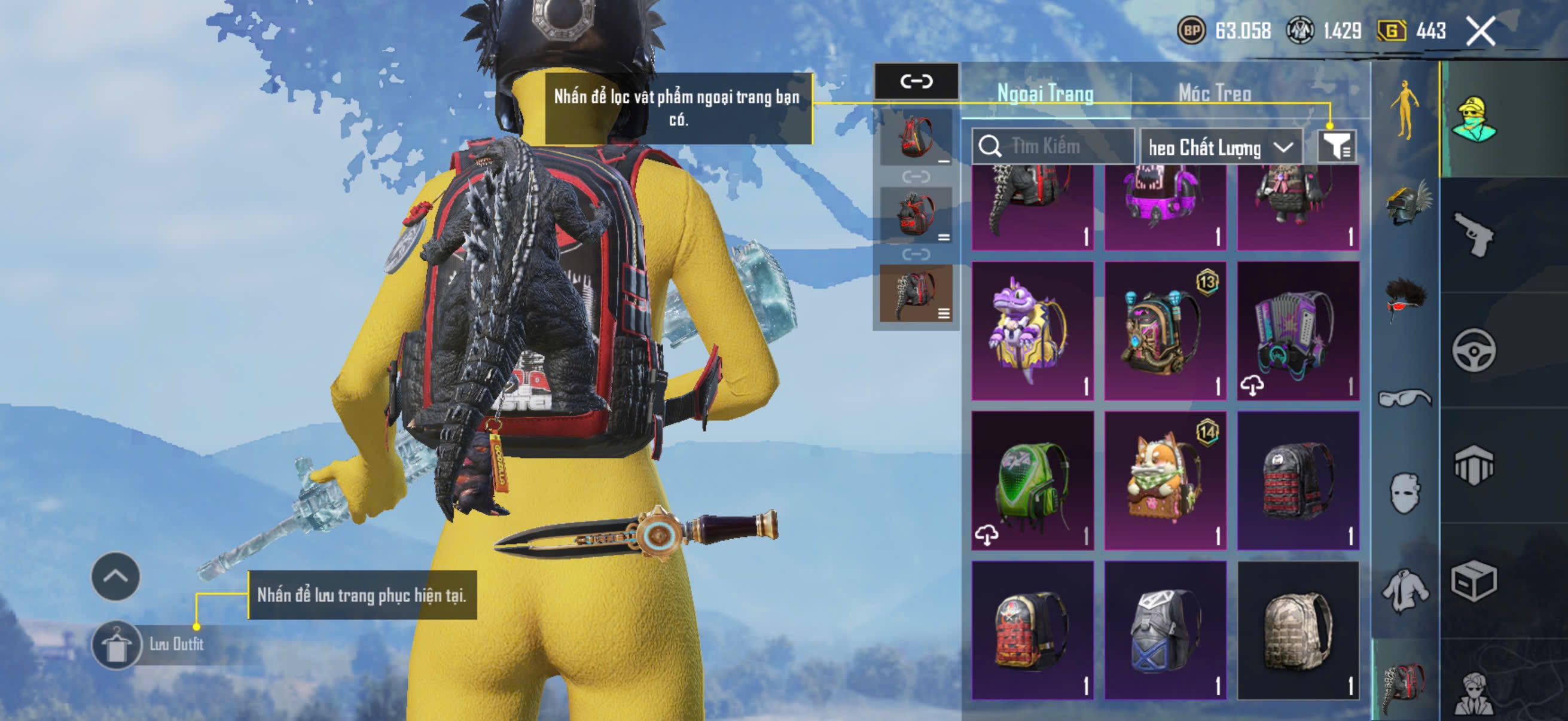Image resolution: width=1568 pixels, height=721 pixels.
Task: Choose the level 13 badge backpack
Action: coord(1165,331)
